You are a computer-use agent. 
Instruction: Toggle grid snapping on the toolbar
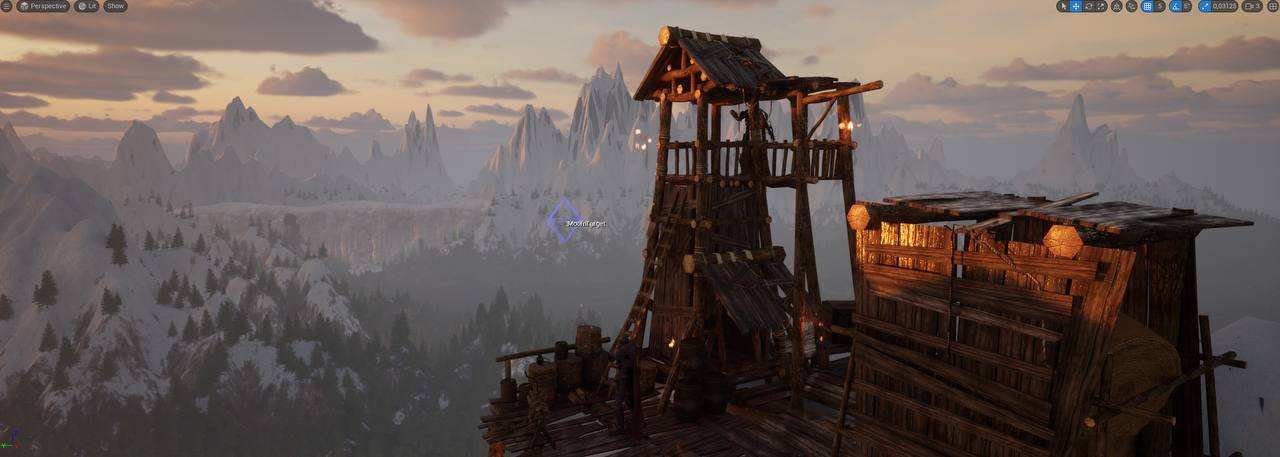[1146, 6]
